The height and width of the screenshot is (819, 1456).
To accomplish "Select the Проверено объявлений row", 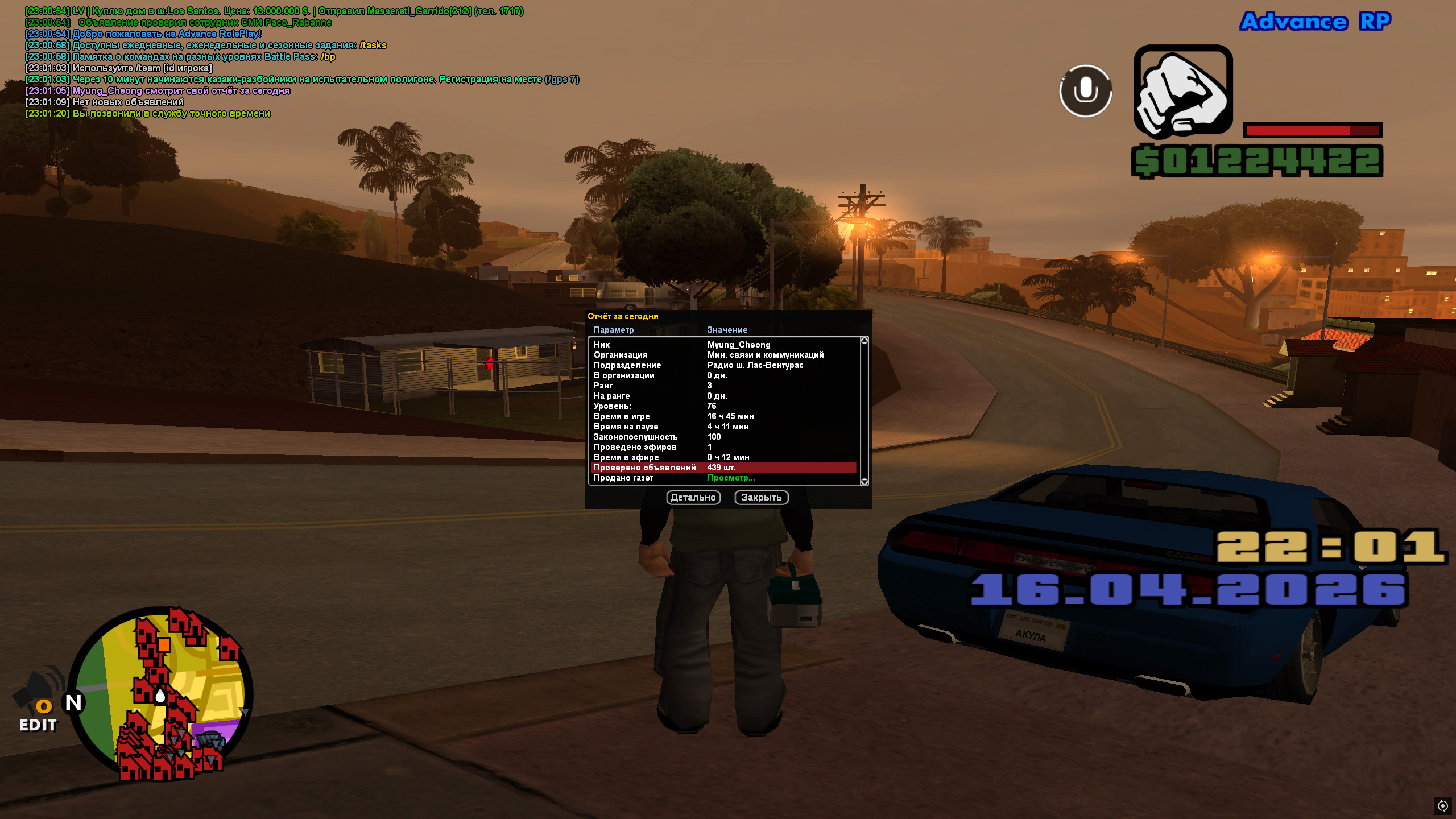I will tap(723, 468).
